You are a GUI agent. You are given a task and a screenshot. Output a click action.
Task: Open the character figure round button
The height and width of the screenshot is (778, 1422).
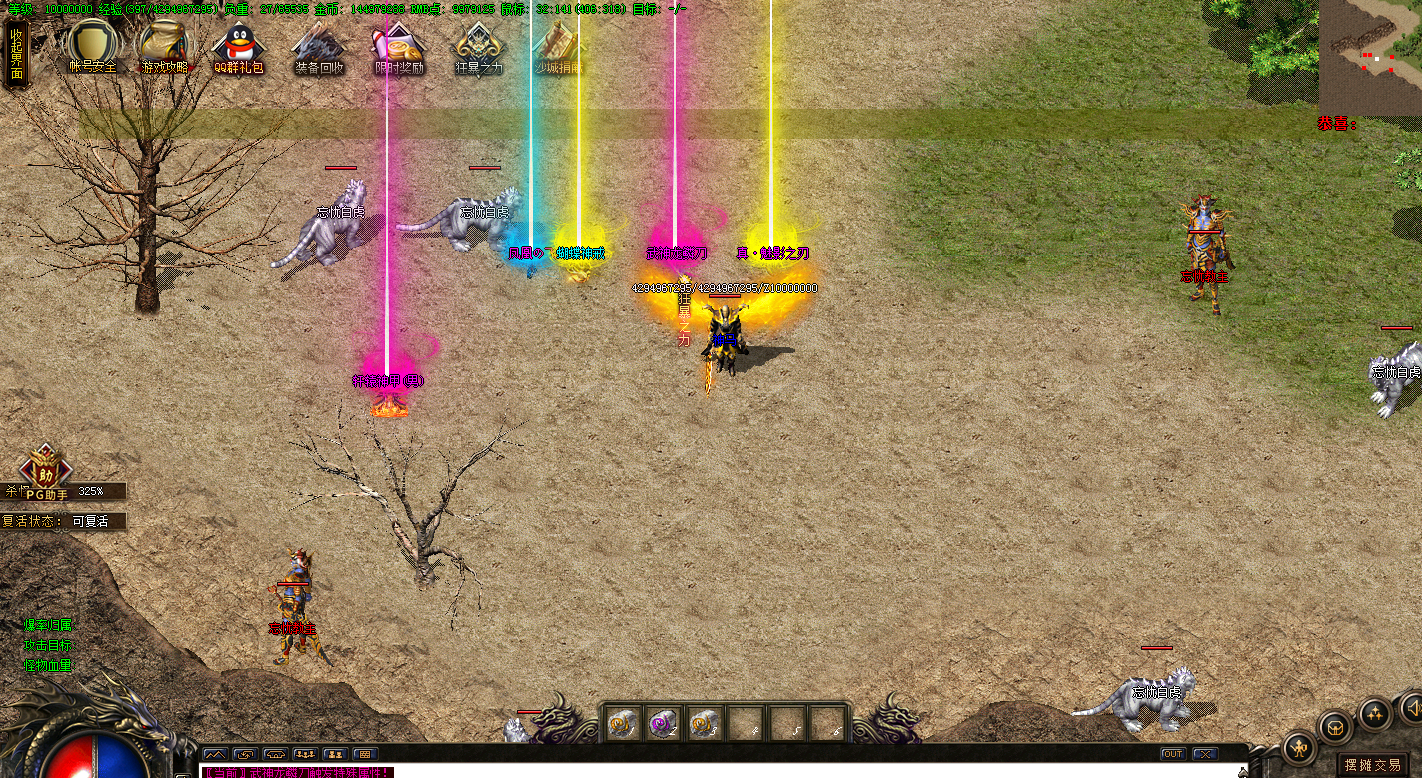point(1299,747)
